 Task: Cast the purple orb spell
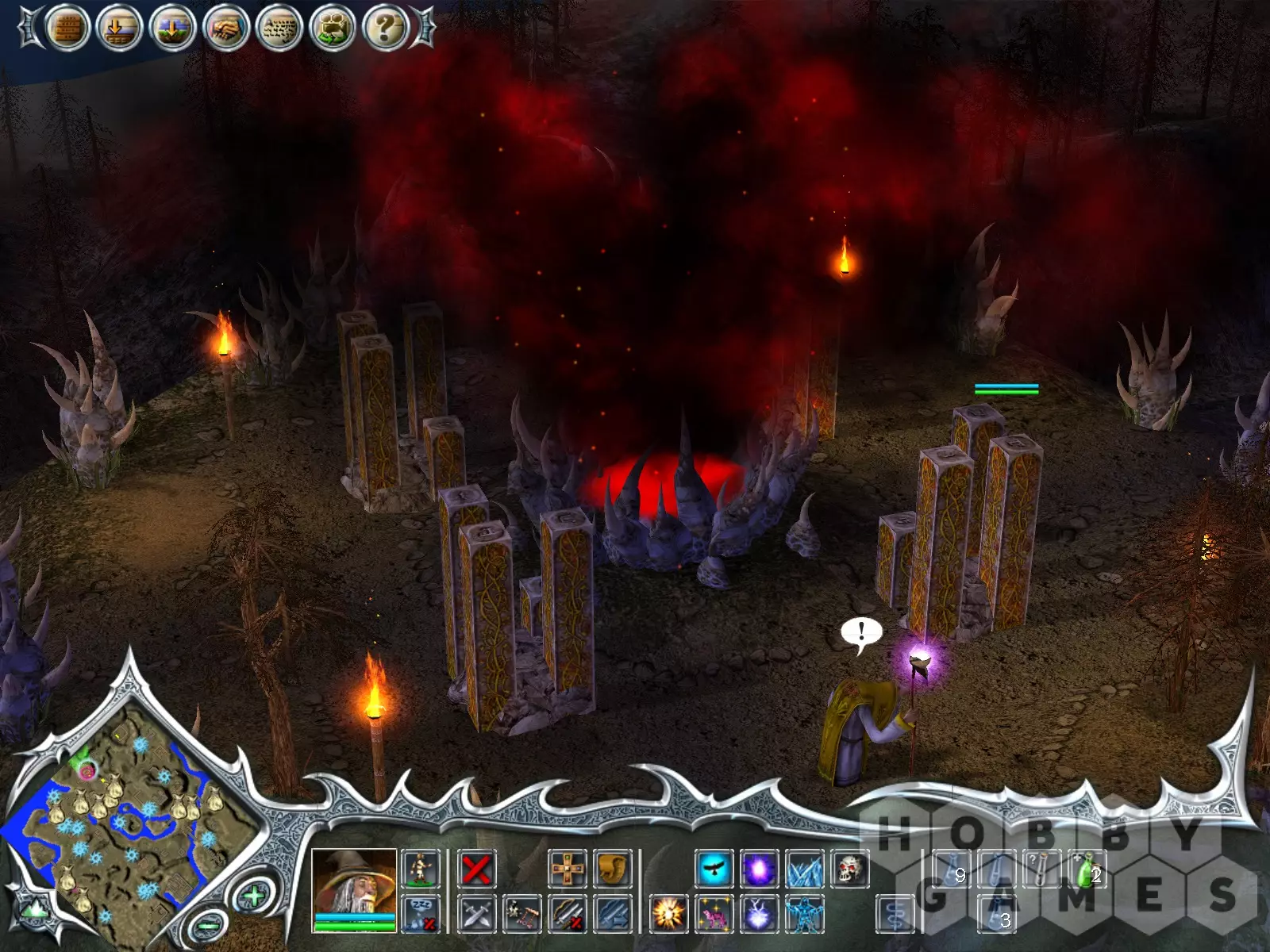760,869
